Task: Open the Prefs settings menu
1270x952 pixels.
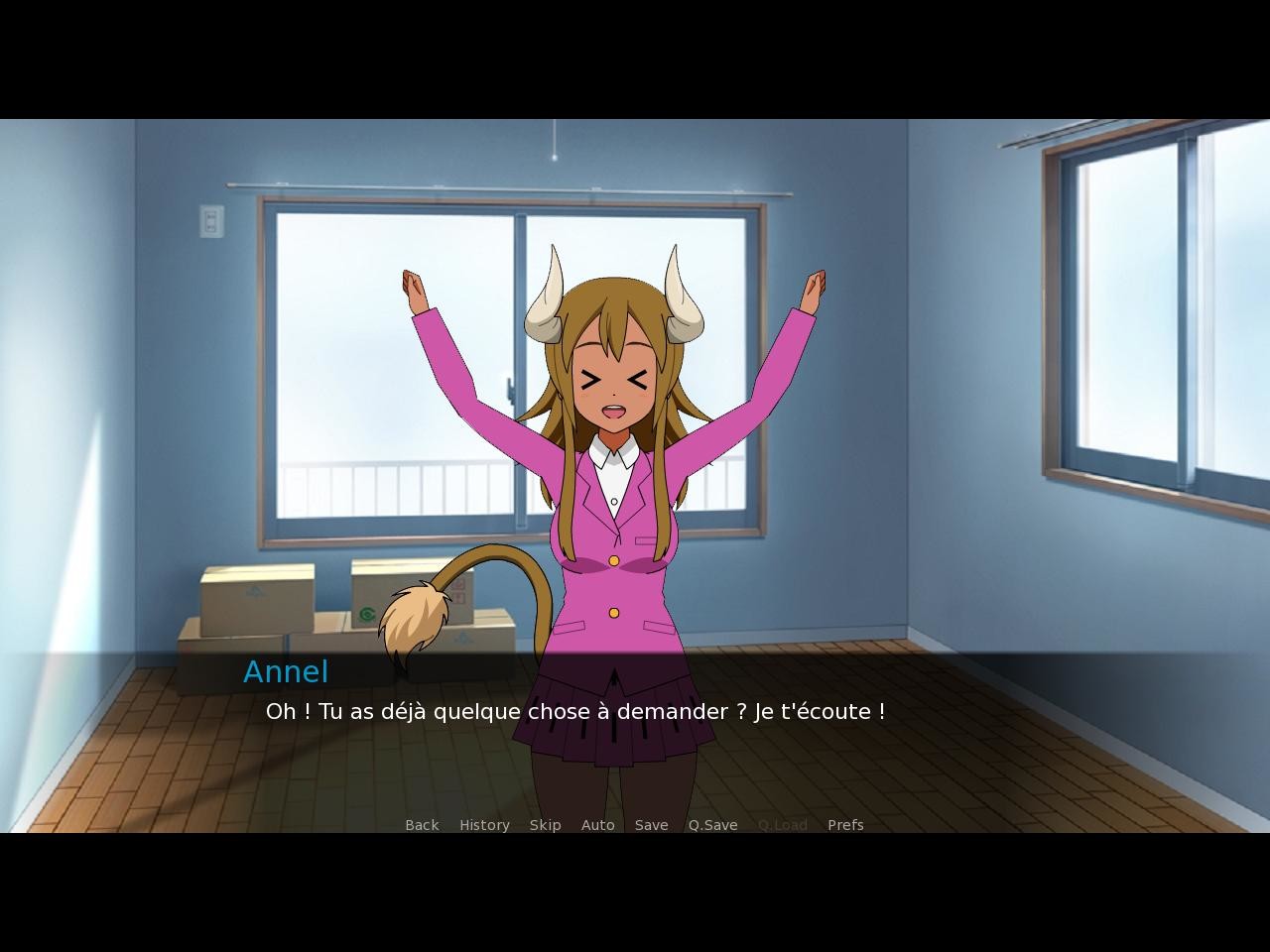Action: pyautogui.click(x=845, y=824)
